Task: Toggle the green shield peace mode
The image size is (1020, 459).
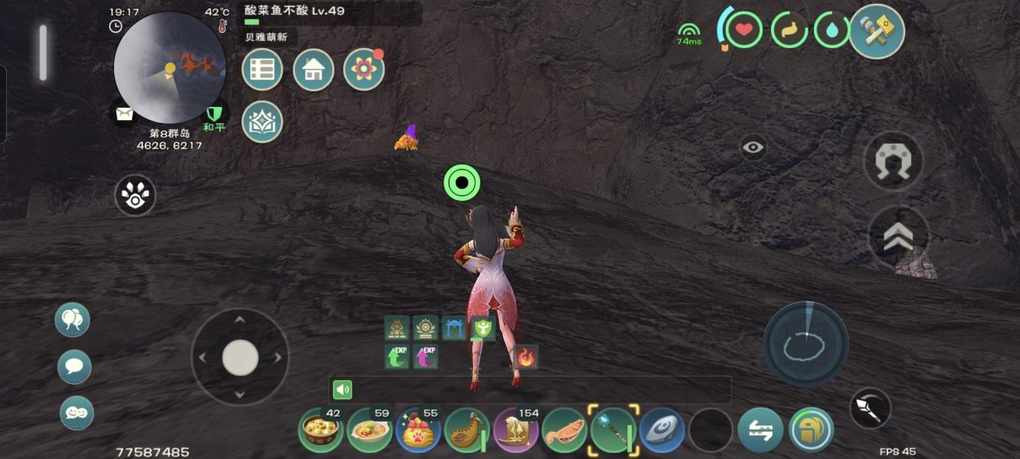Action: coord(214,115)
